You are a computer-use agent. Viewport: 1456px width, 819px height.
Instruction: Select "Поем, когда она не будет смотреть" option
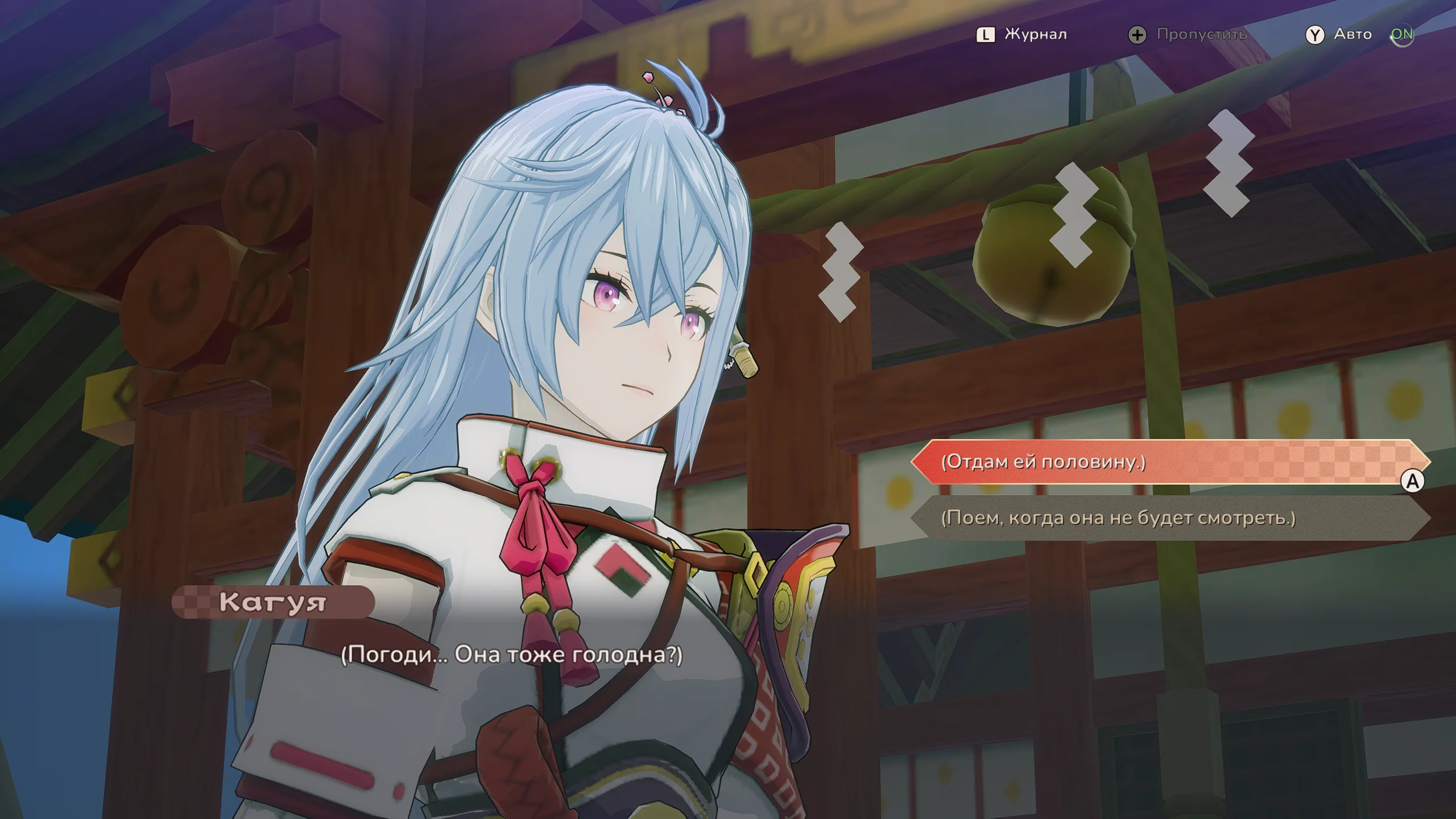(1169, 518)
